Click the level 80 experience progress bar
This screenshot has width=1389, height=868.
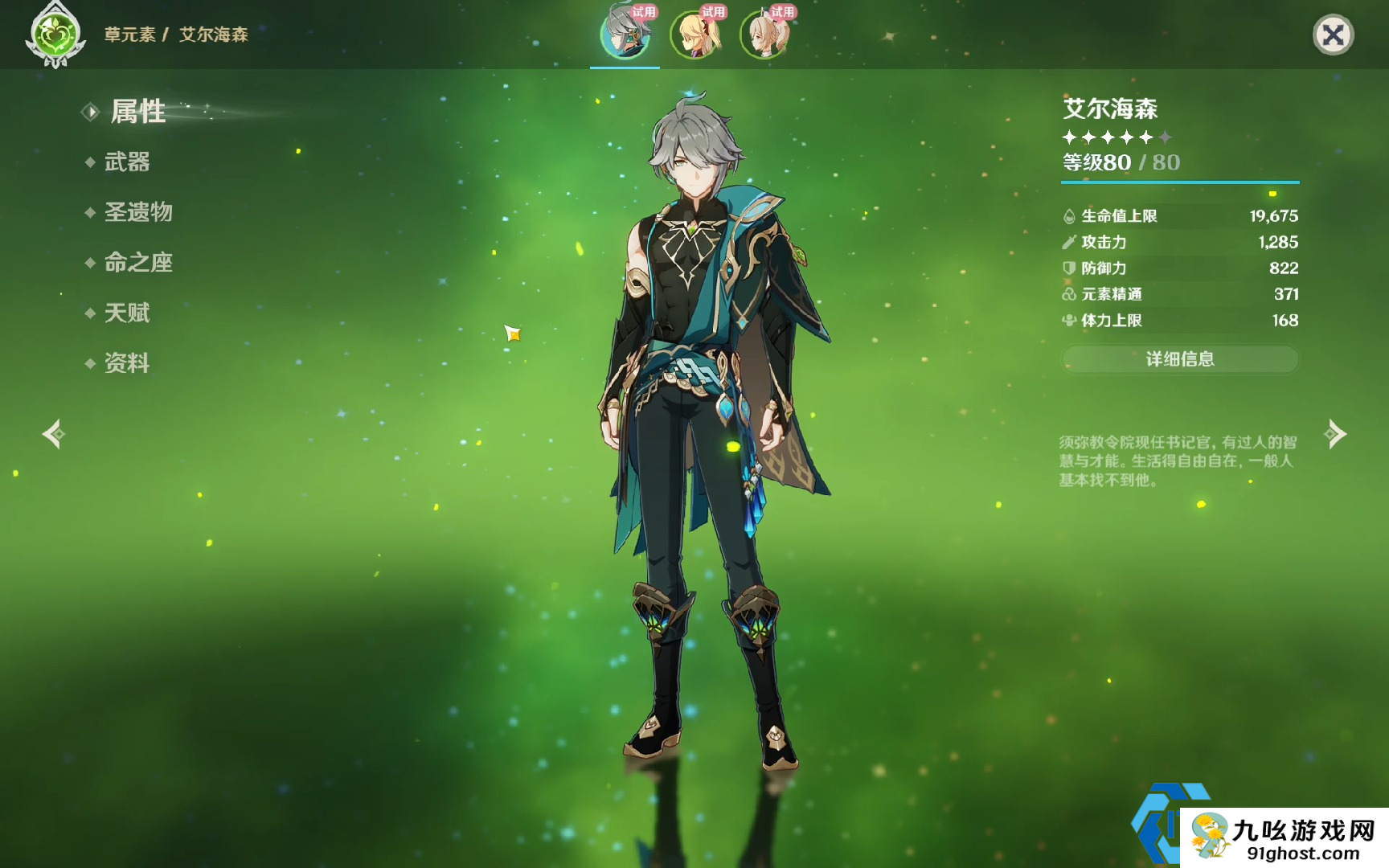(x=1179, y=182)
